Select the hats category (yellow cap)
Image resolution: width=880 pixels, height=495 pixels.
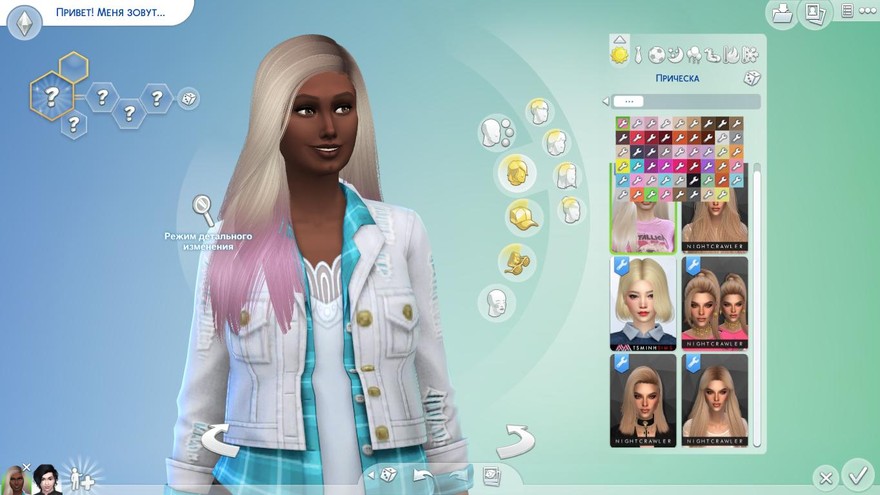tap(518, 216)
